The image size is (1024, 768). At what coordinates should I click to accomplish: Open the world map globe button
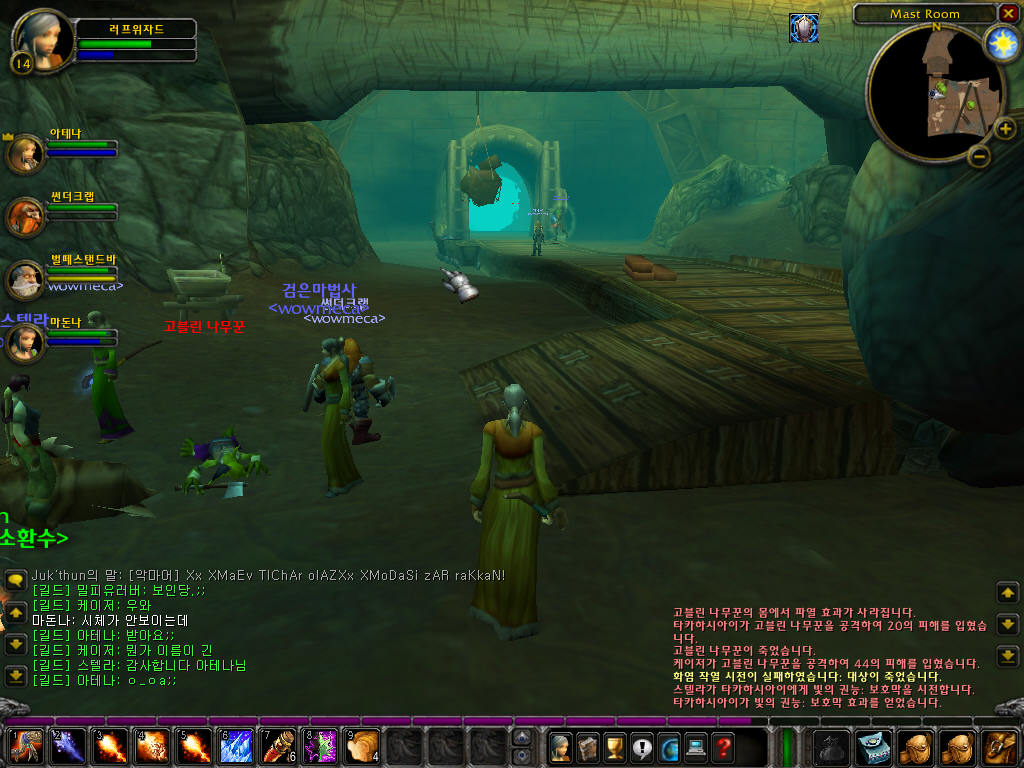coord(669,746)
